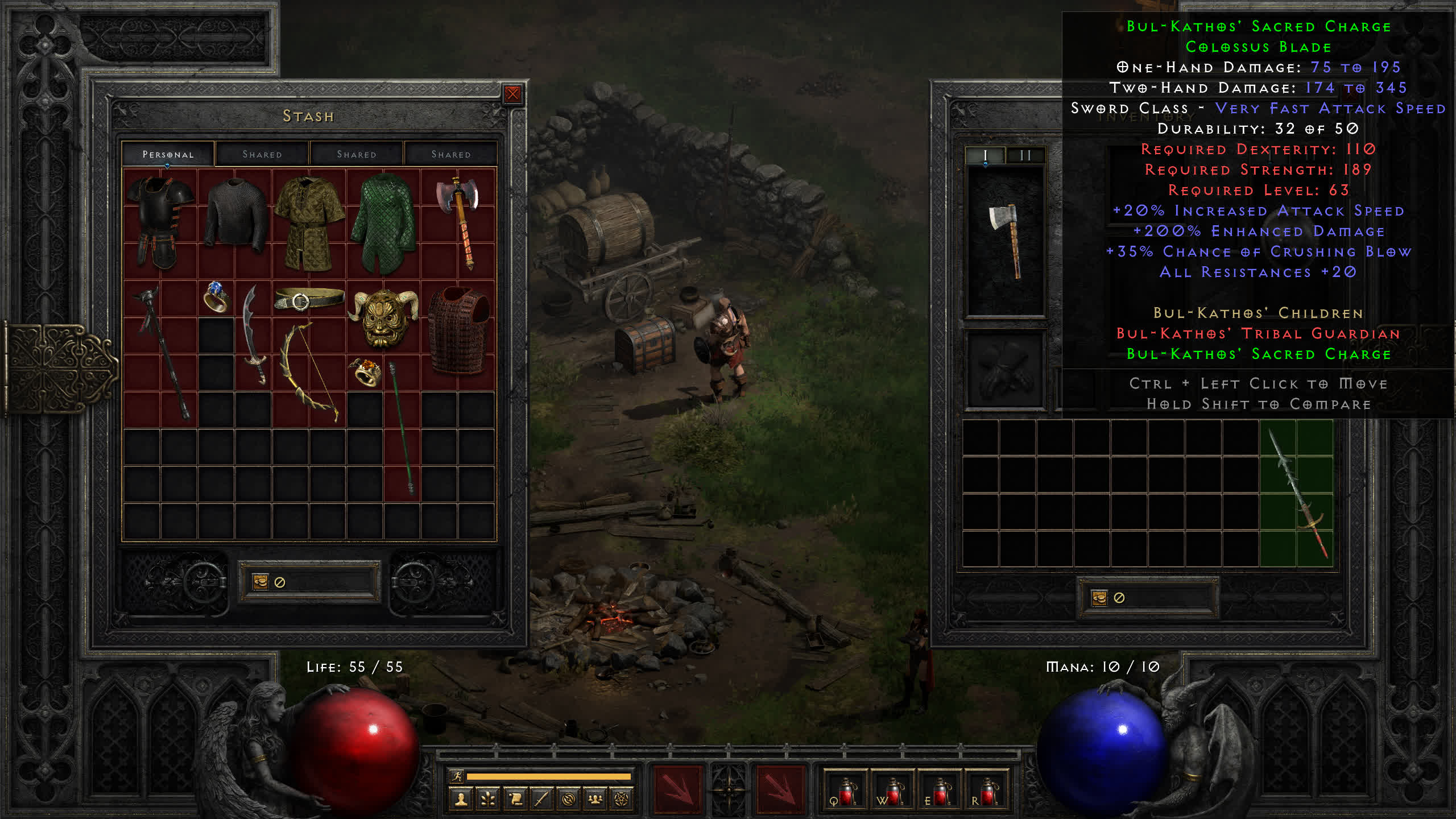Select the golden bow in stash
This screenshot has width=1456, height=819.
click(309, 373)
